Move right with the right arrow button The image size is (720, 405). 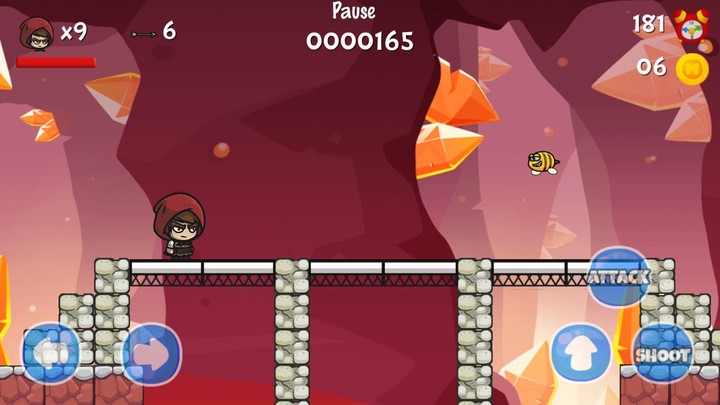[x=151, y=354]
